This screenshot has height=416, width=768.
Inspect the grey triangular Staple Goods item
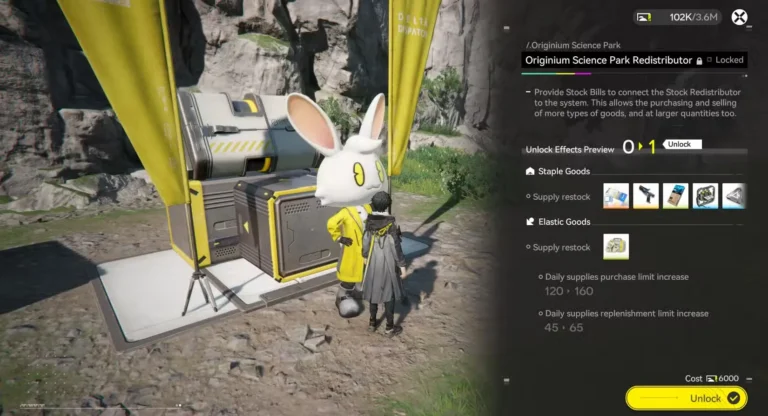pos(734,195)
